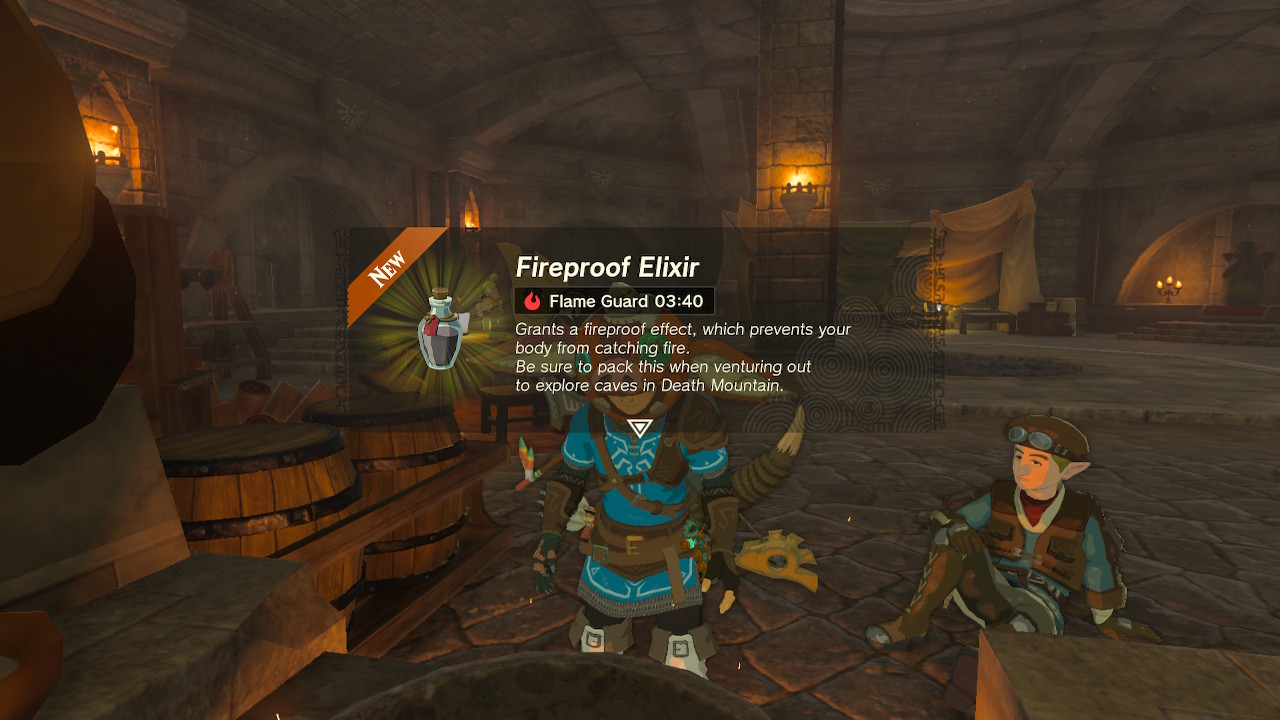This screenshot has width=1280, height=720.
Task: Toggle the wall torch near the archway
Action: [800, 188]
